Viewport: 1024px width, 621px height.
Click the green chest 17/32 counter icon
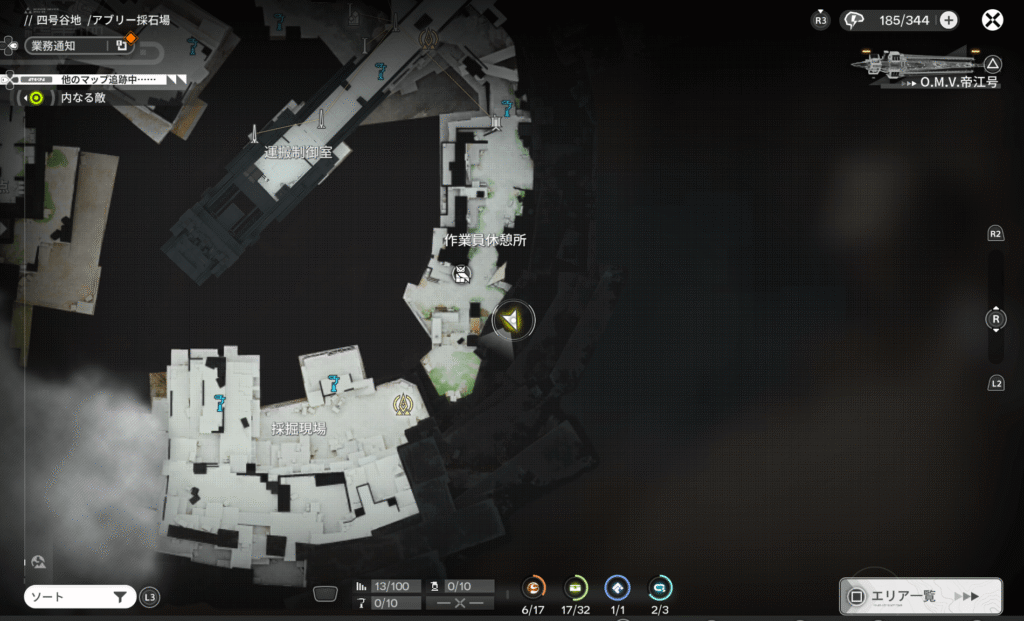(576, 588)
